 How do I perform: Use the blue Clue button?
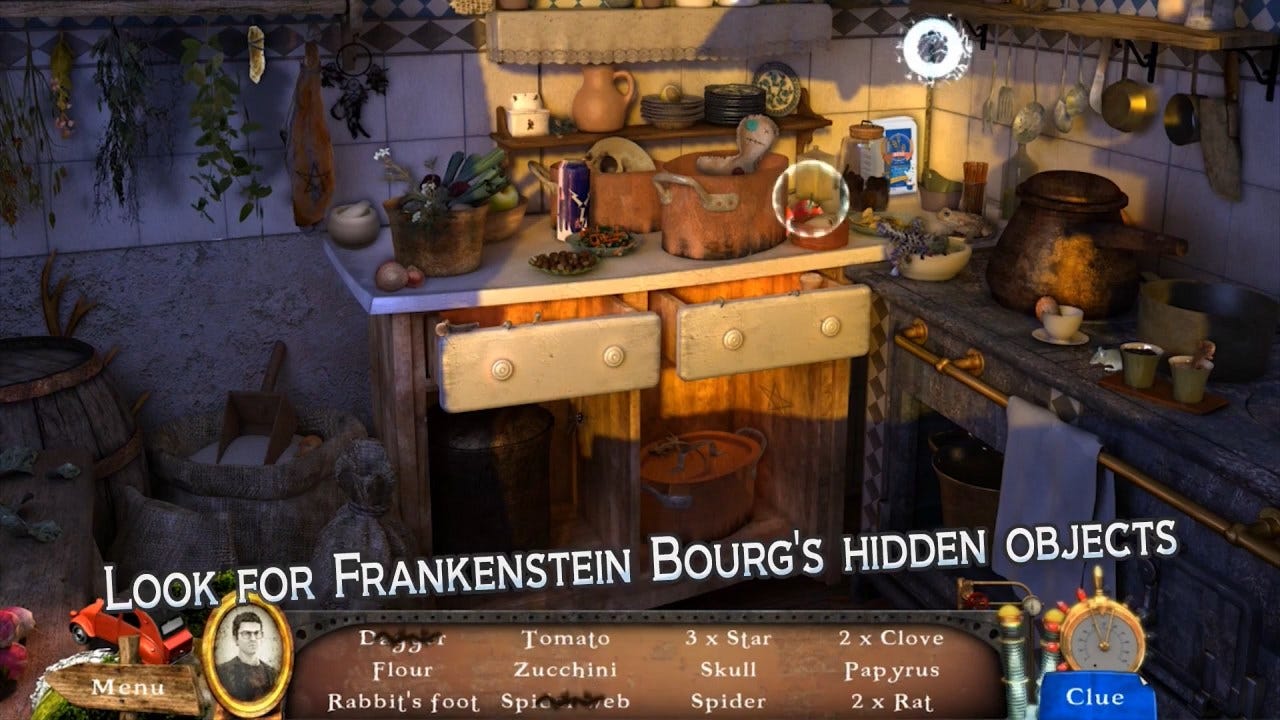tap(1094, 696)
